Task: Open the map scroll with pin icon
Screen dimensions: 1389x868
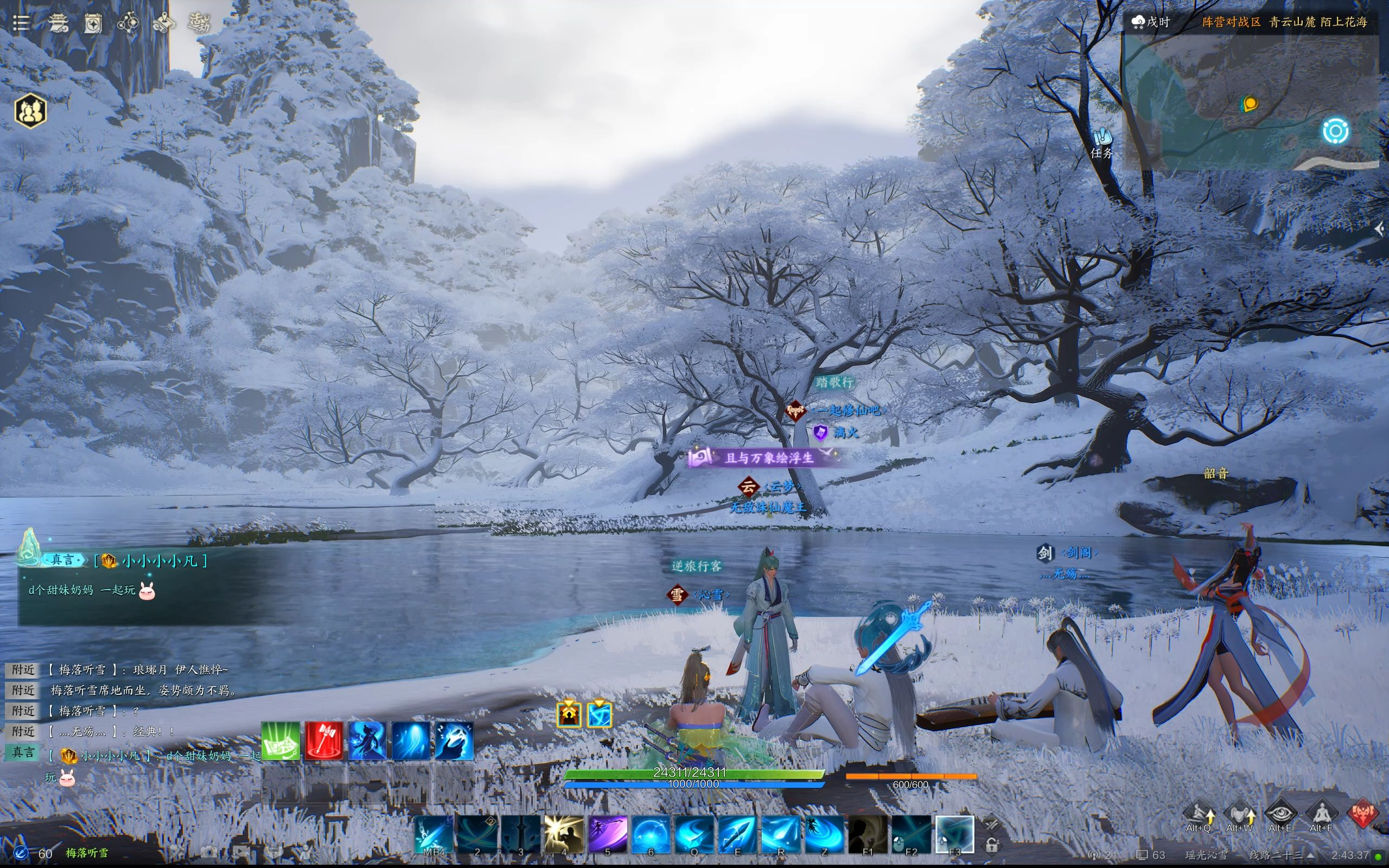Action: point(163,23)
